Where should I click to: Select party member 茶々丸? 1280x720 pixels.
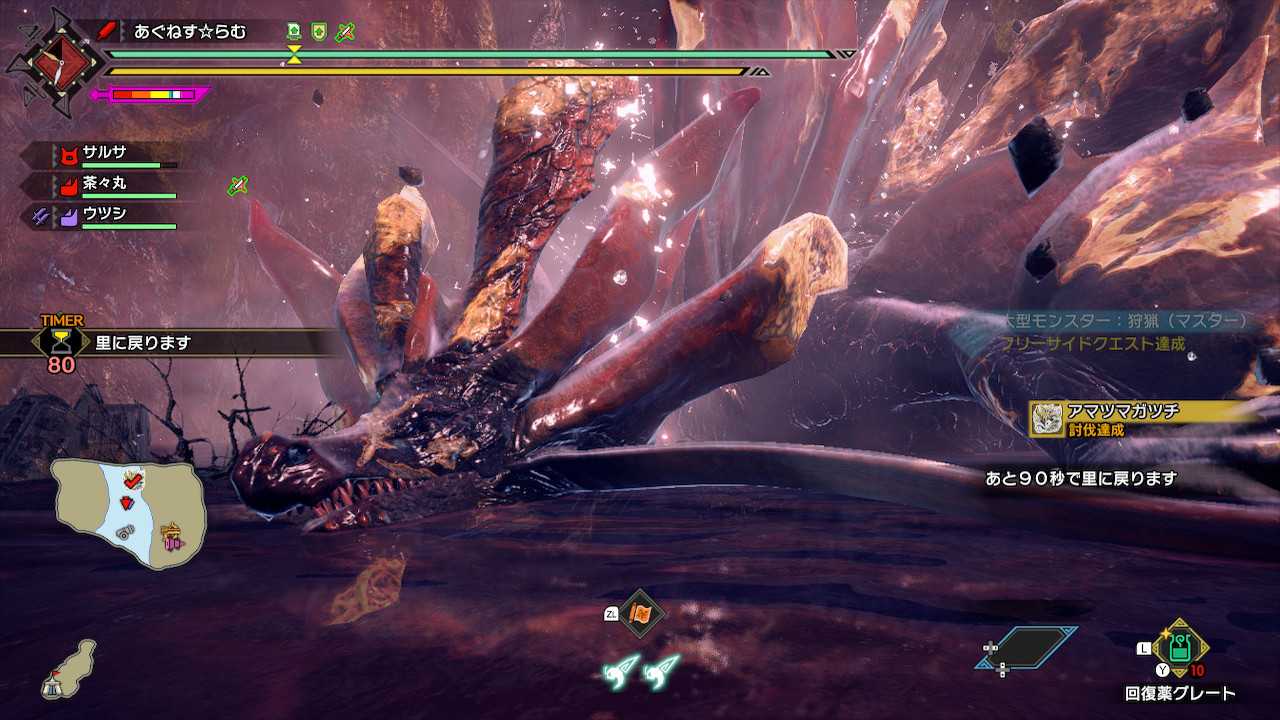tap(104, 184)
